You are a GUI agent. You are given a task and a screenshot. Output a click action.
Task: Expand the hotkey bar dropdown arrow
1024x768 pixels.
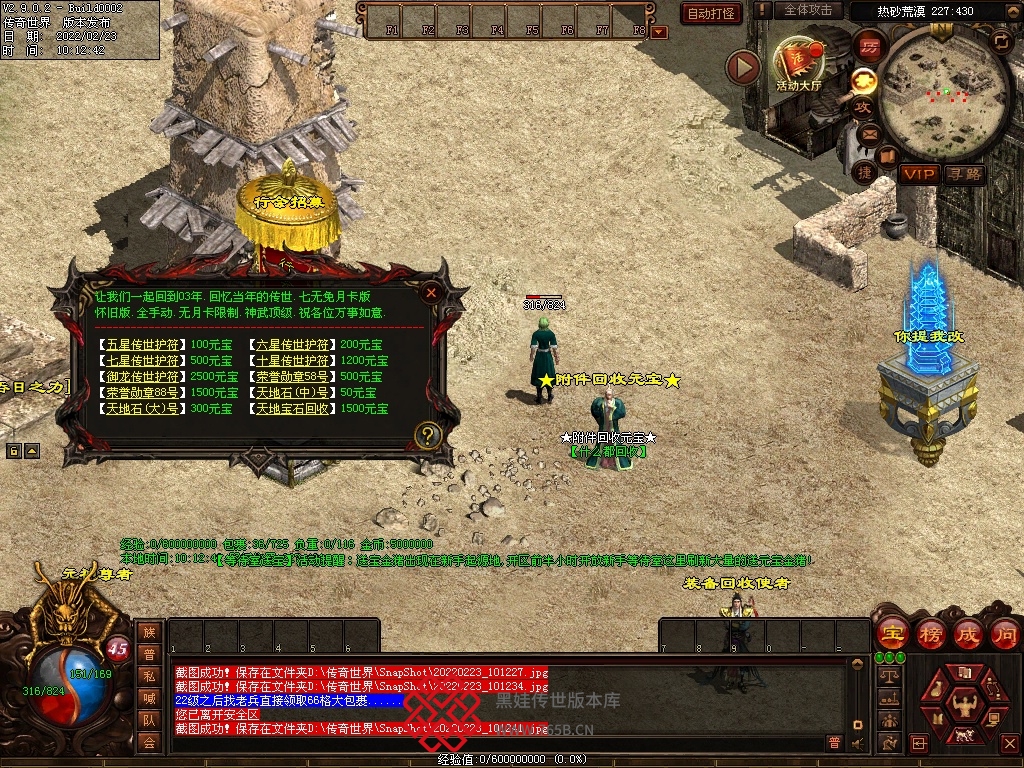658,32
